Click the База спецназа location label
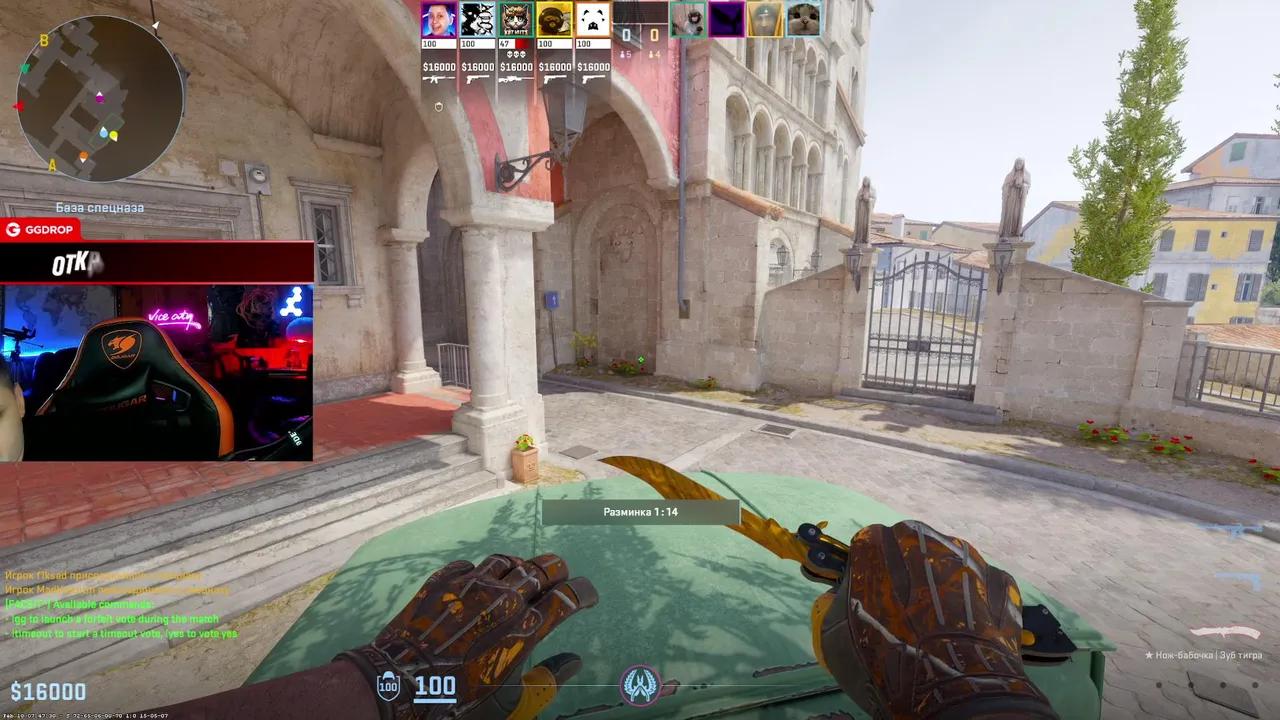Viewport: 1280px width, 720px height. pyautogui.click(x=98, y=206)
